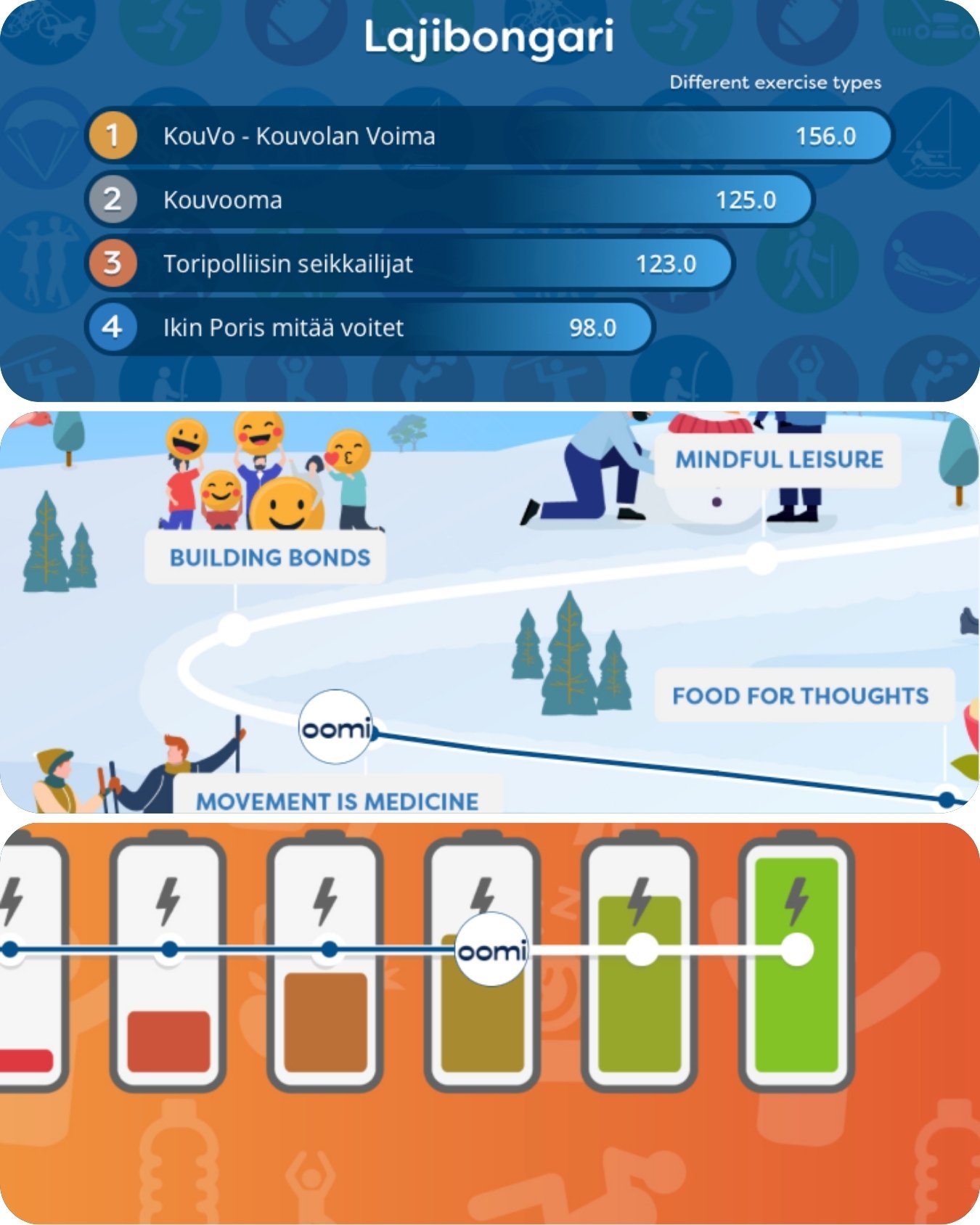This screenshot has height=1225, width=980.
Task: Choose the Toripolliisin seikkailijat team entry
Action: tap(409, 263)
